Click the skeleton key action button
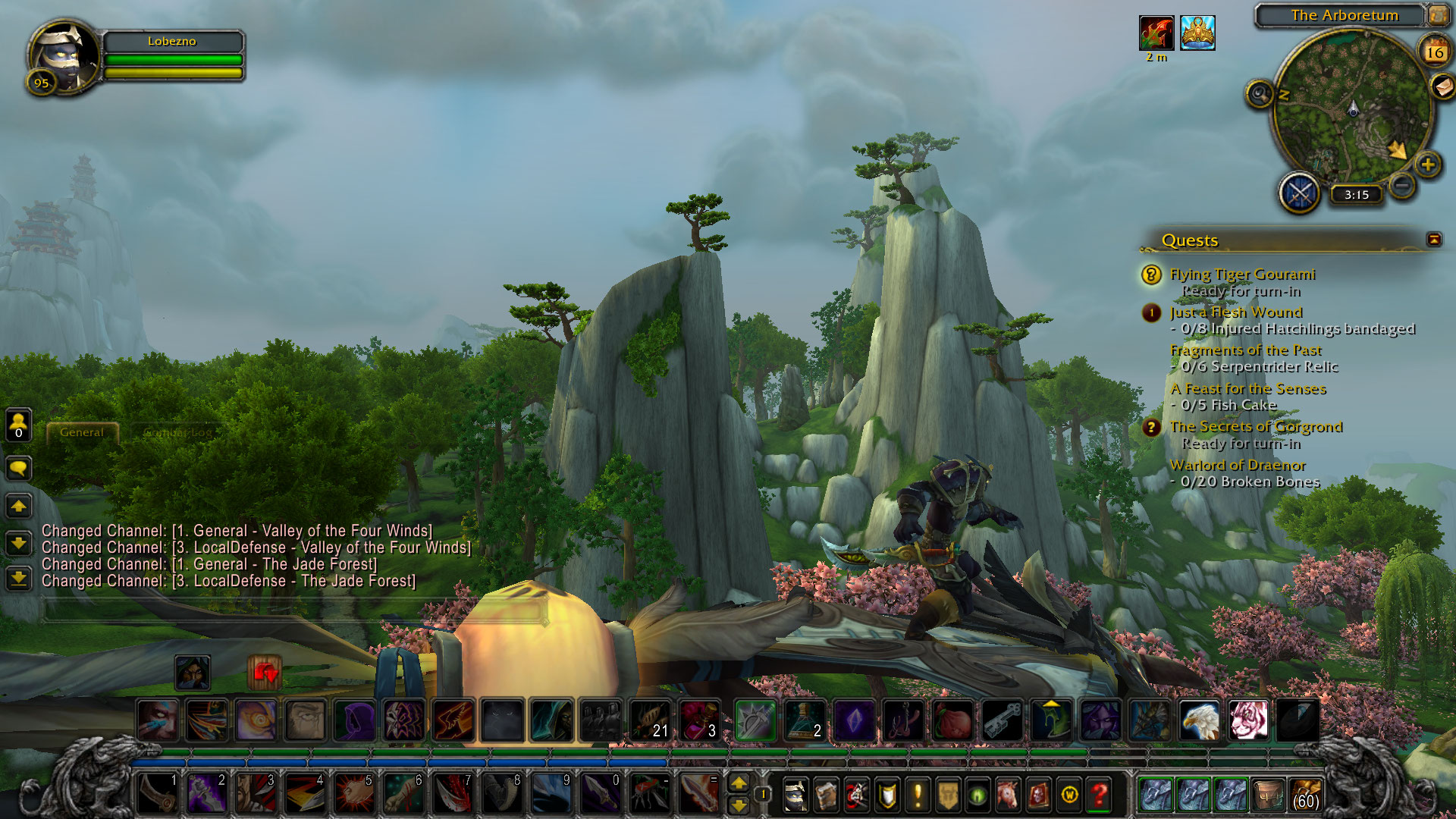 pyautogui.click(x=1003, y=720)
